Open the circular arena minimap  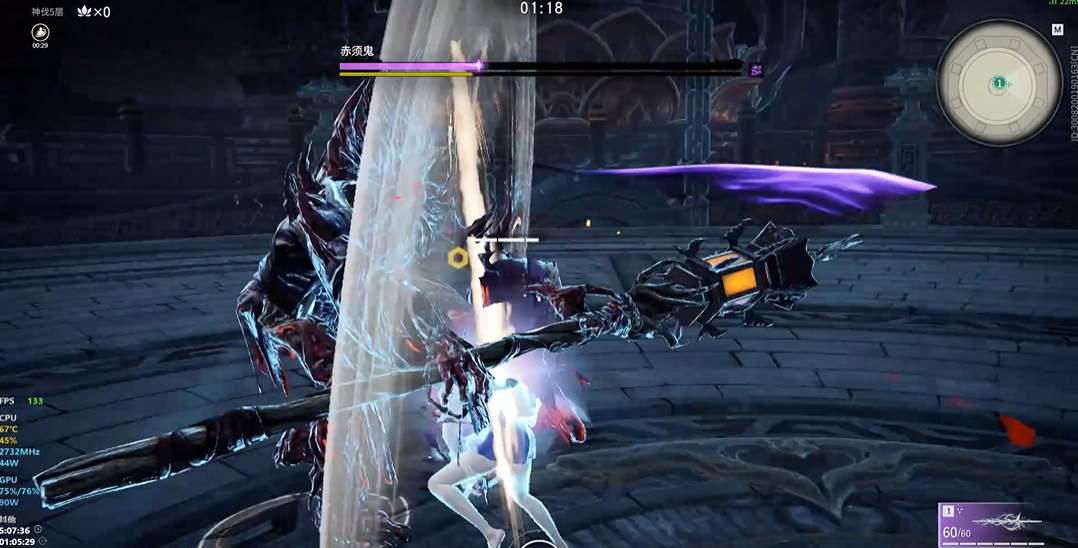tap(998, 83)
